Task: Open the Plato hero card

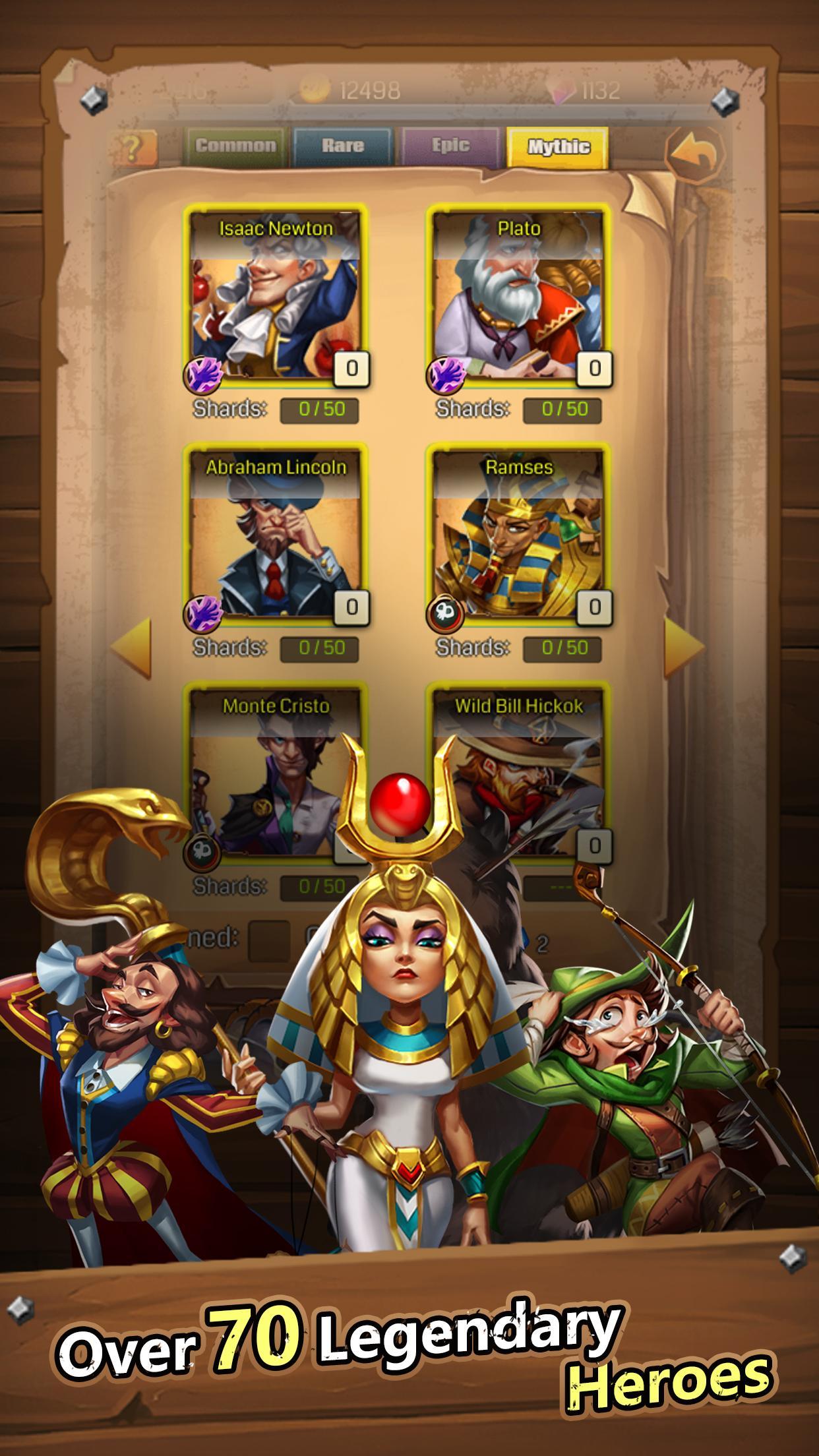Action: pyautogui.click(x=518, y=295)
